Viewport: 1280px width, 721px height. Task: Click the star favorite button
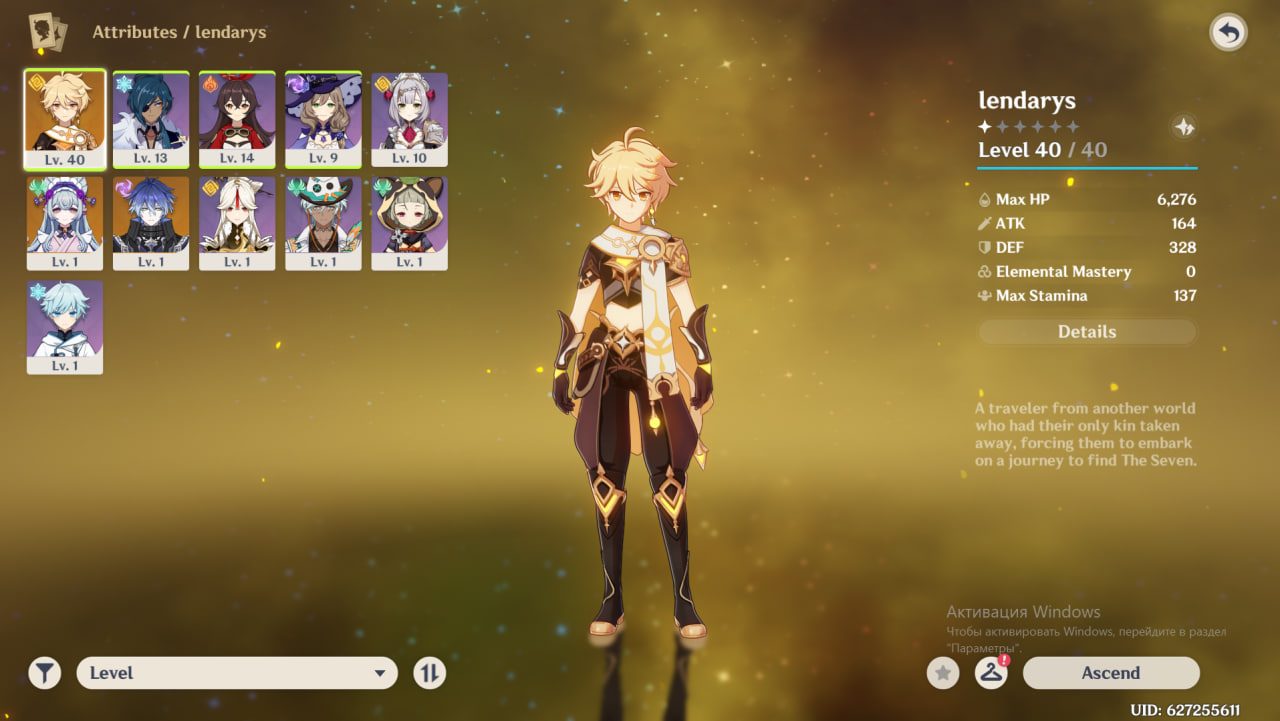(942, 673)
